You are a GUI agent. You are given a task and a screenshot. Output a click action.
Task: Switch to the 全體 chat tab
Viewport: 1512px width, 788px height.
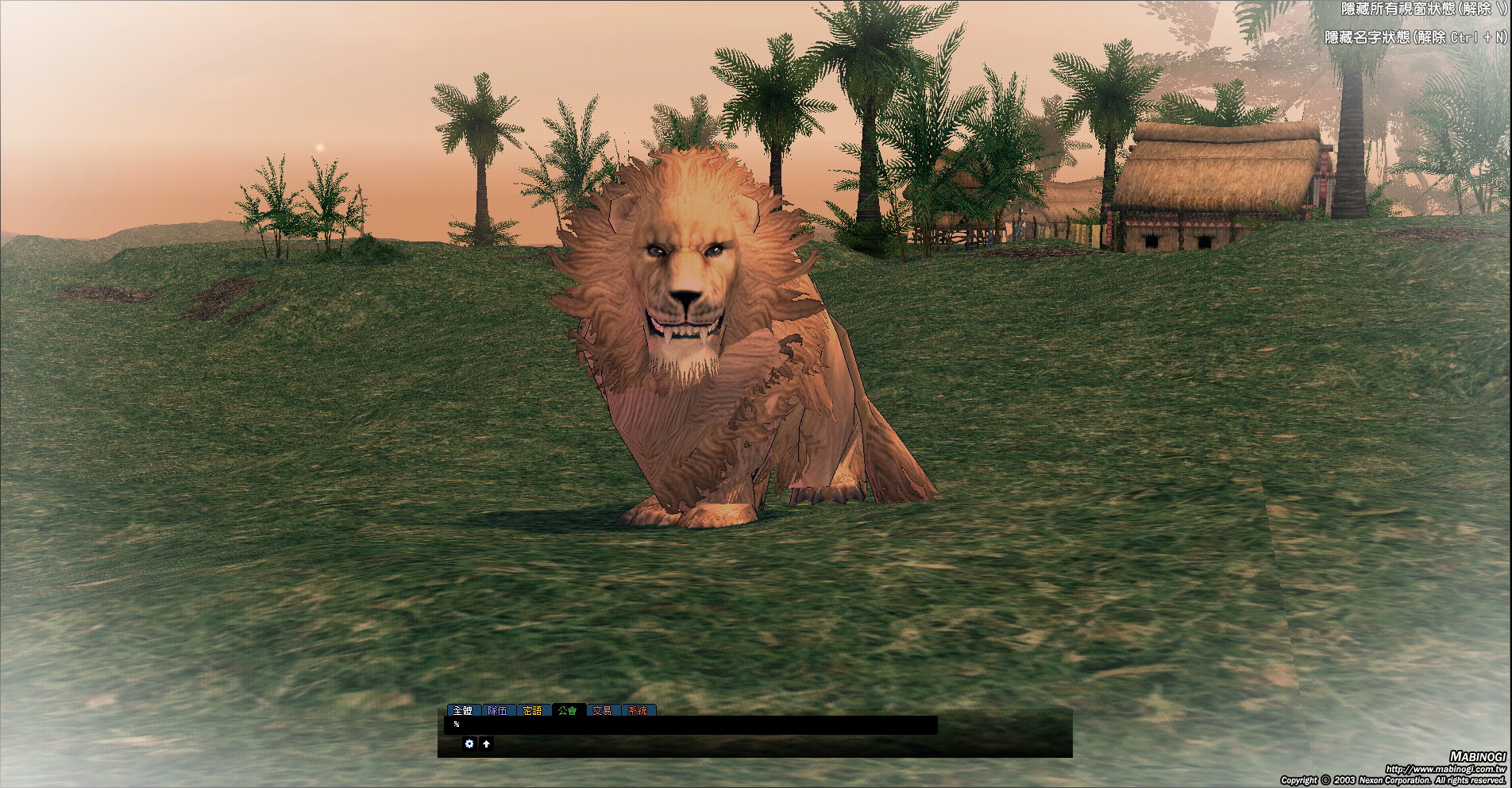(462, 710)
